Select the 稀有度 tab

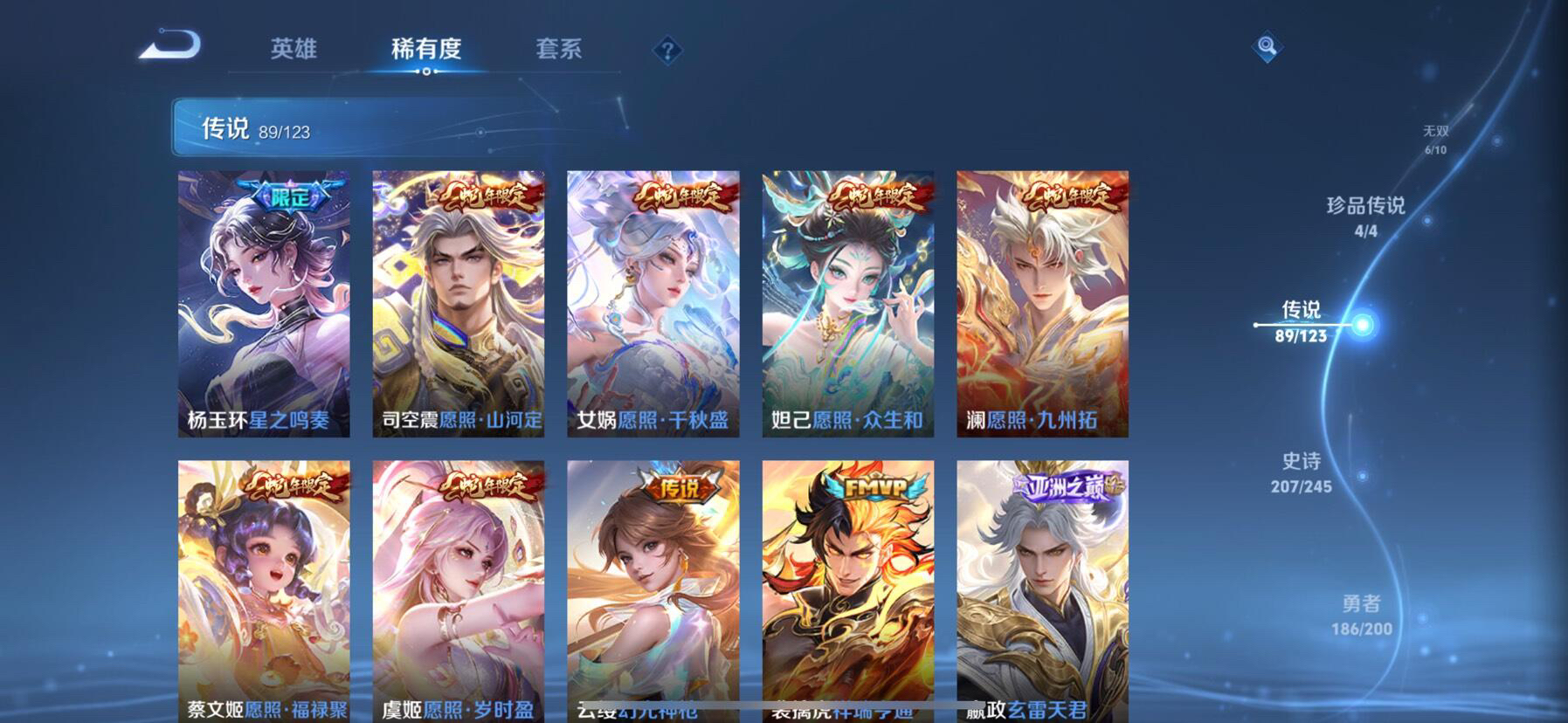[x=425, y=49]
